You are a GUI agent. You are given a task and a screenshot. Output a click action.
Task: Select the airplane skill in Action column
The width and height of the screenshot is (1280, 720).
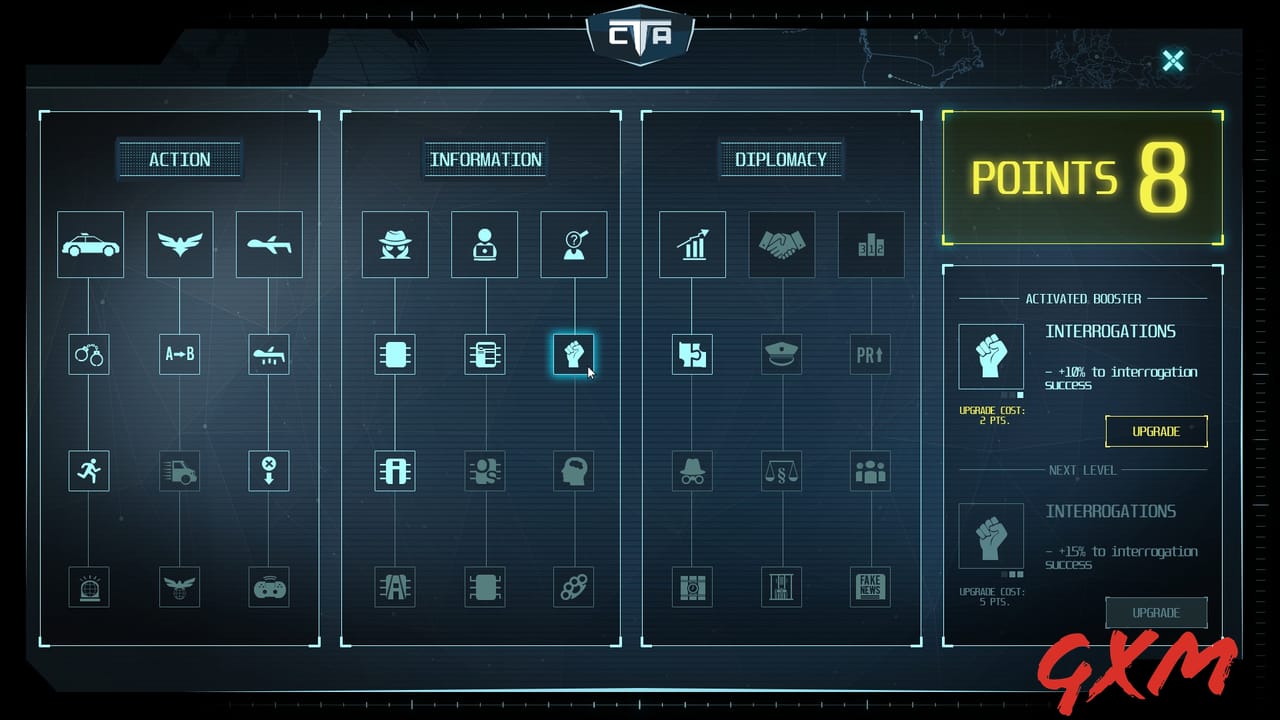269,244
